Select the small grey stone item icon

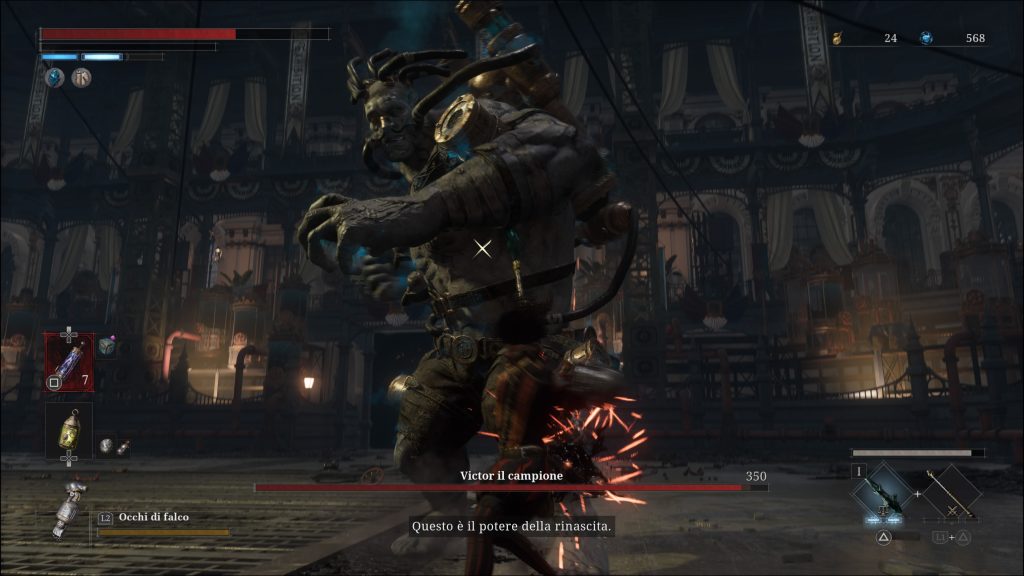coord(106,447)
